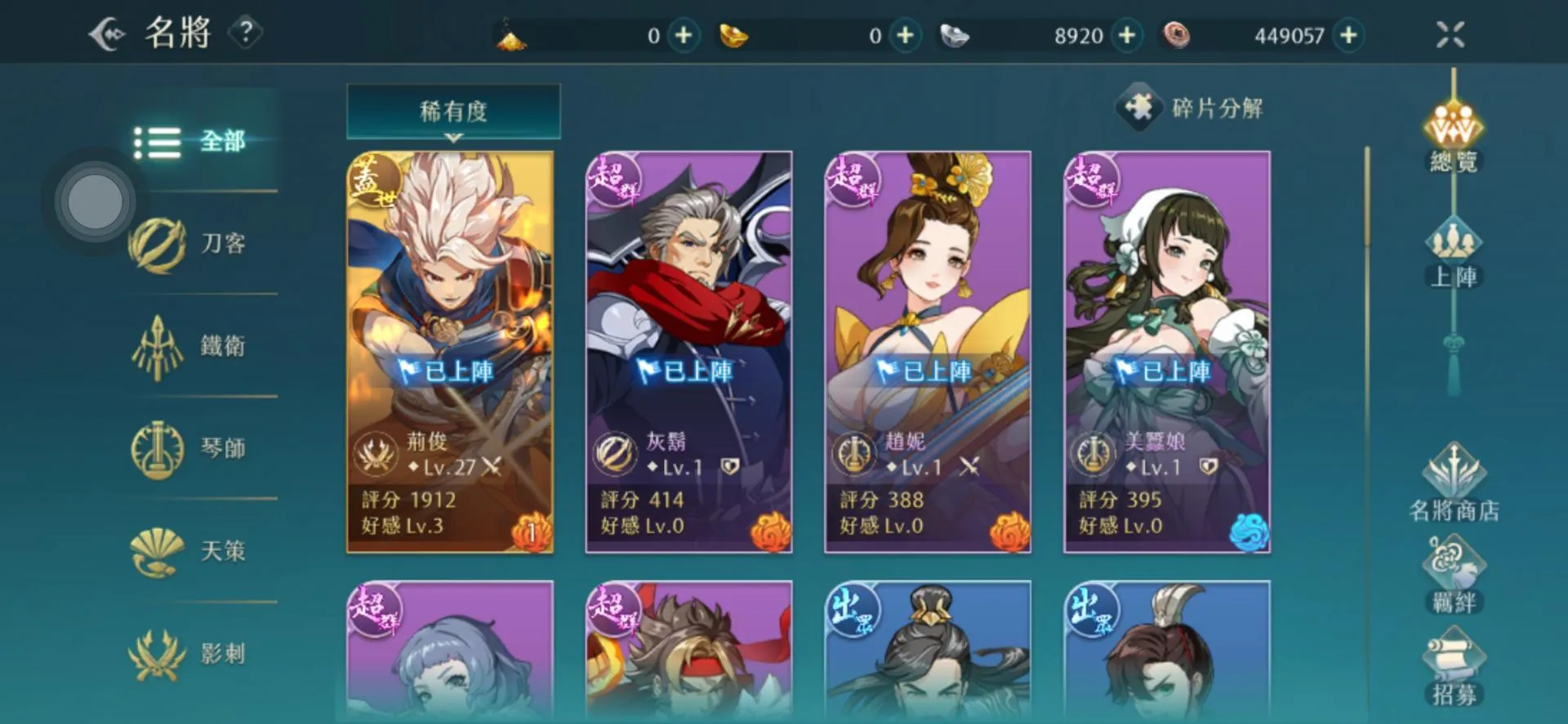1568x724 pixels.
Task: Open the 總覽 overview section
Action: pos(1454,139)
